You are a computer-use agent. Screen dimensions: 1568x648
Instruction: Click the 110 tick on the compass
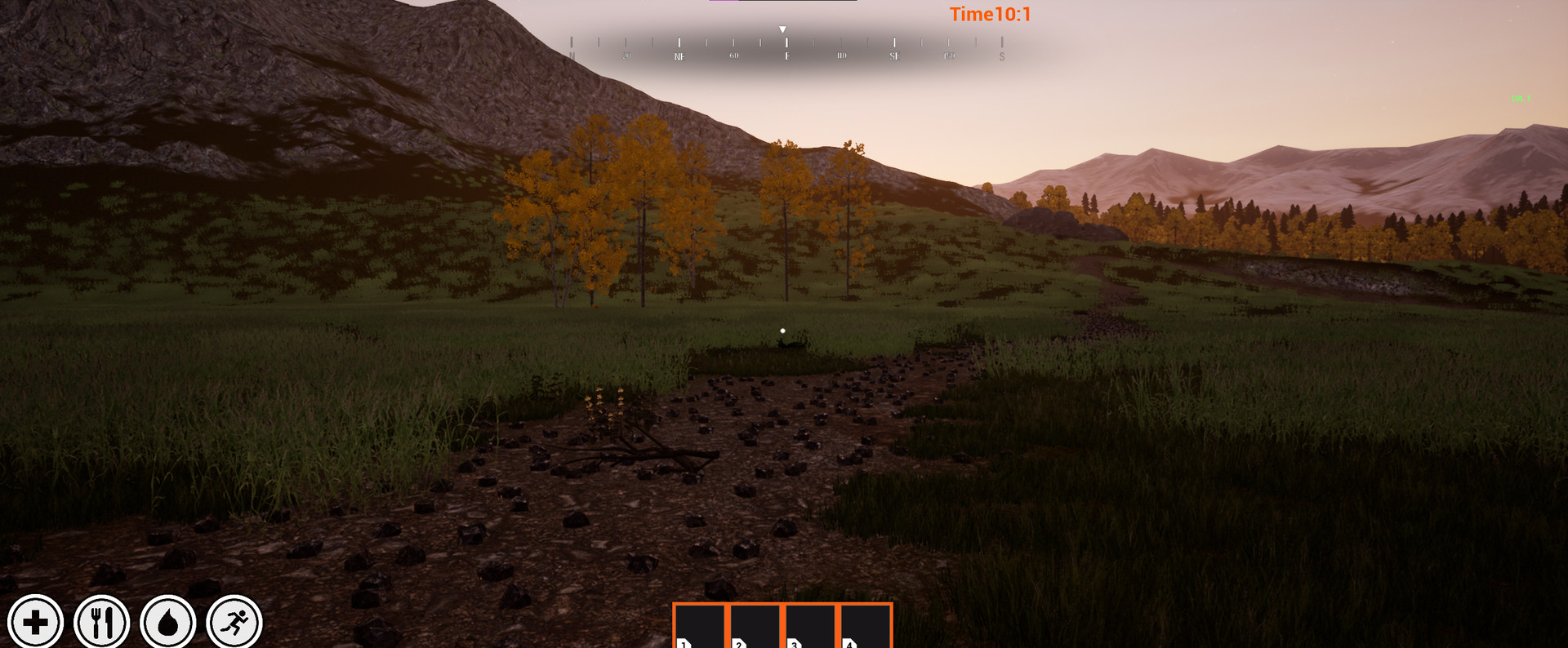coord(840,55)
